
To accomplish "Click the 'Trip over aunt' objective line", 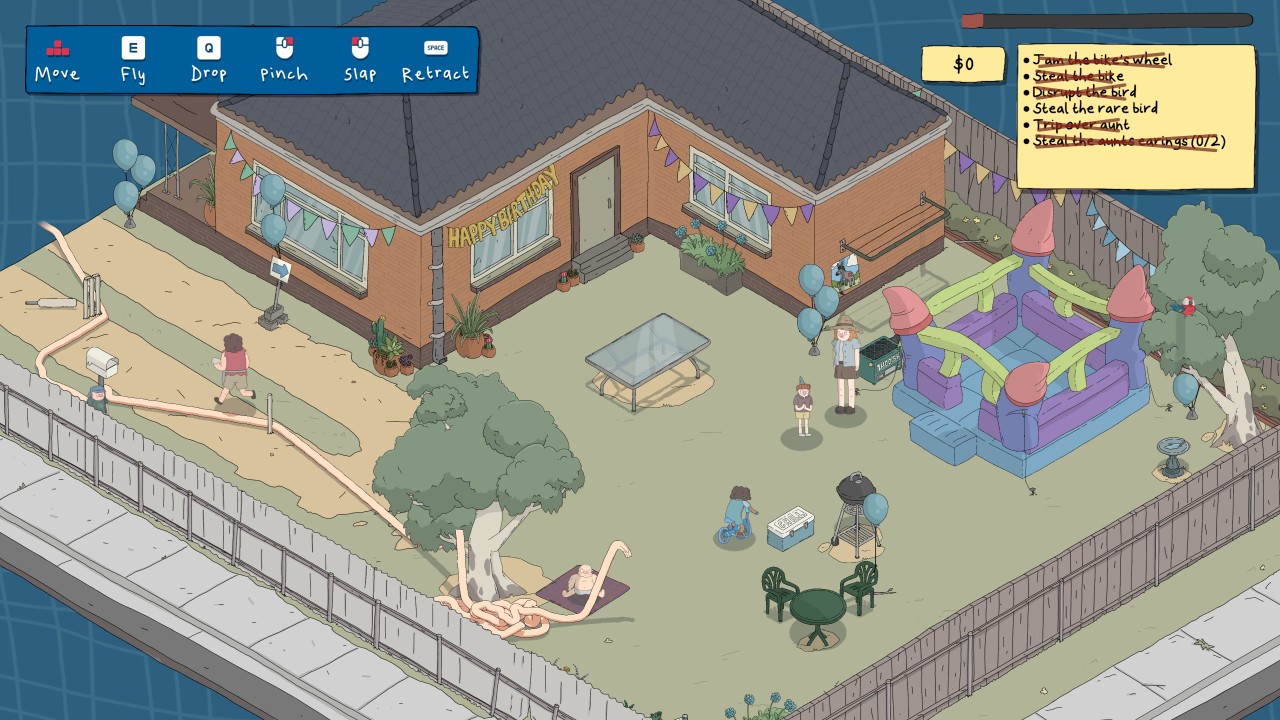I will tap(1081, 125).
